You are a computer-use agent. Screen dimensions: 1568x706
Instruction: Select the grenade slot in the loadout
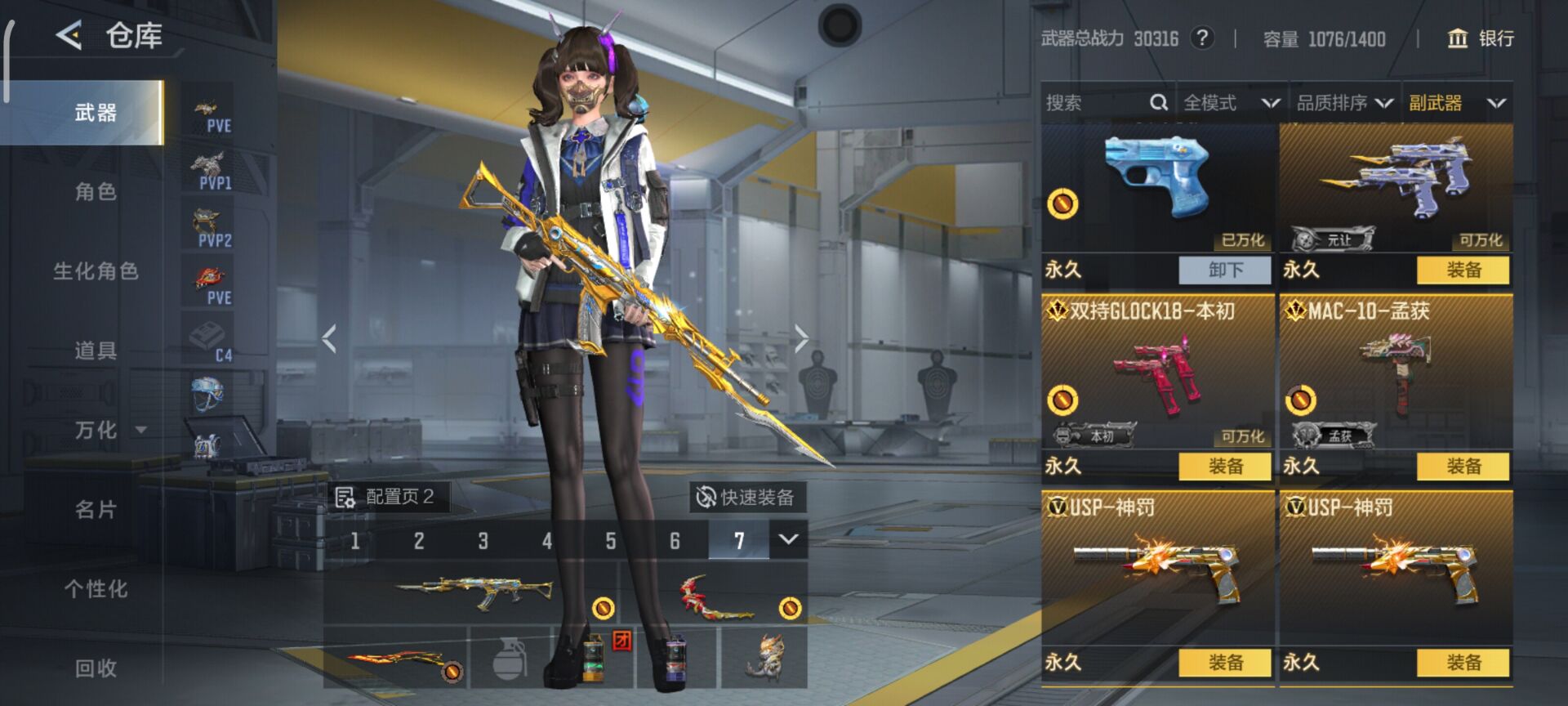(x=510, y=659)
